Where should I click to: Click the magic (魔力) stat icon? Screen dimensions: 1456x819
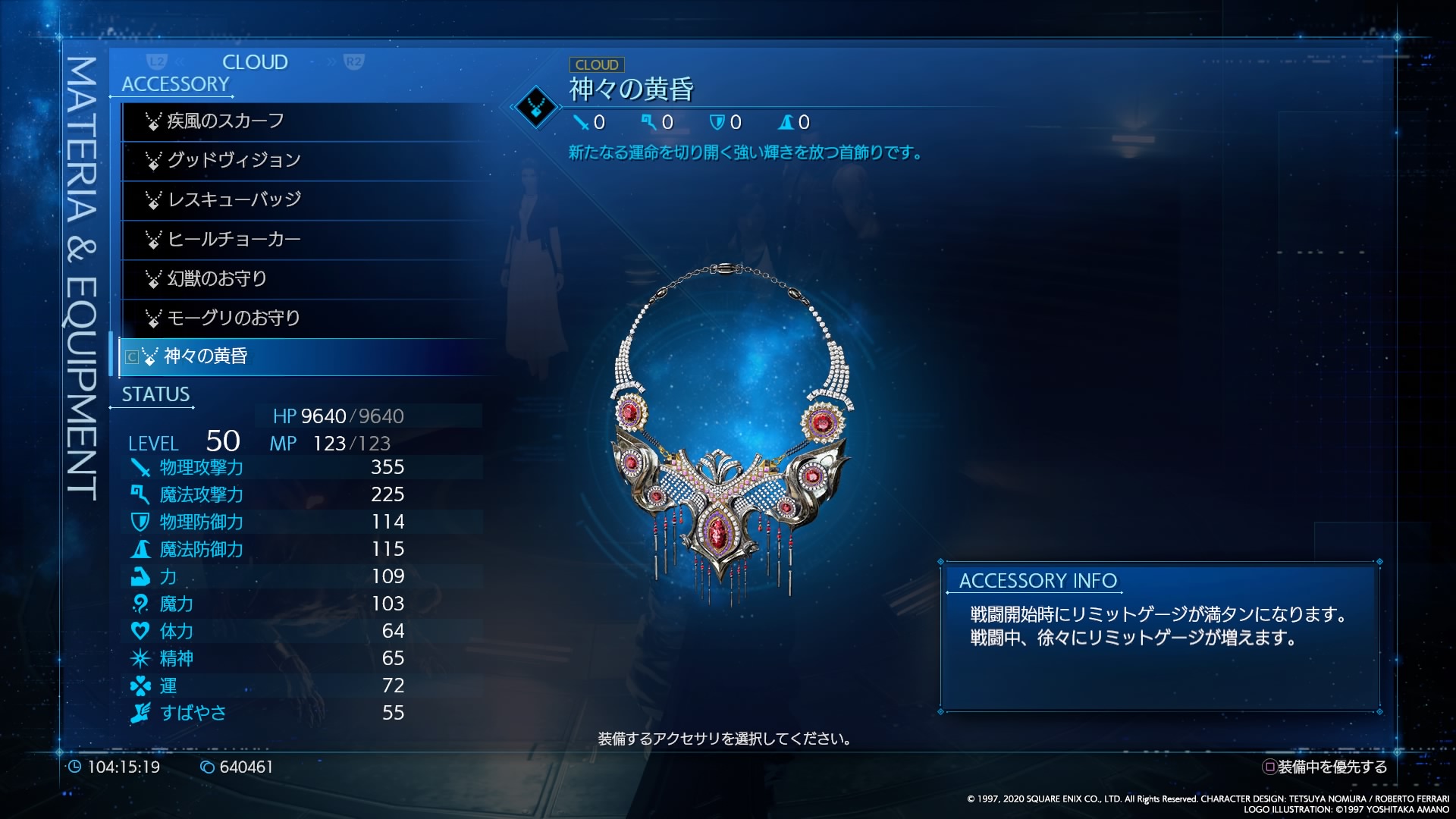pos(141,604)
